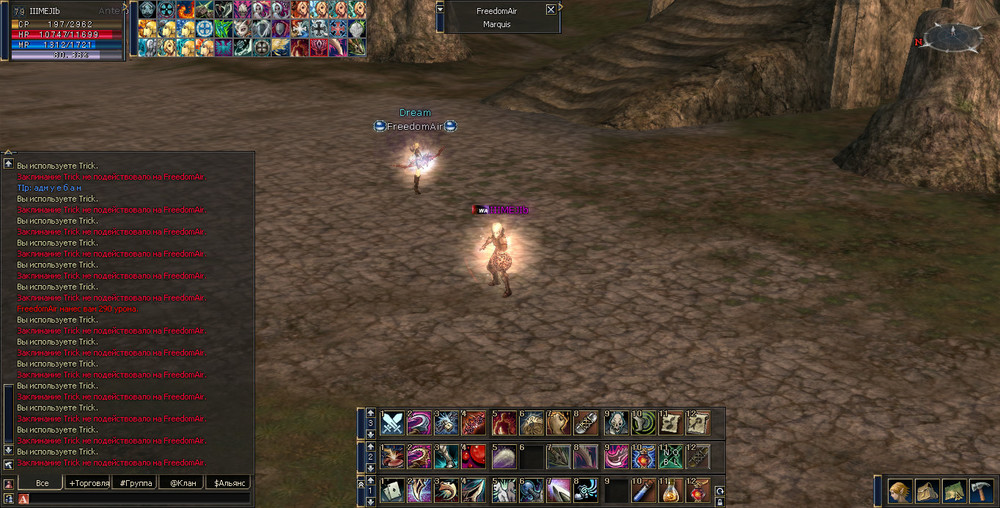This screenshot has height=508, width=1000.
Task: Activate the playing cards skill icon
Action: click(392, 490)
